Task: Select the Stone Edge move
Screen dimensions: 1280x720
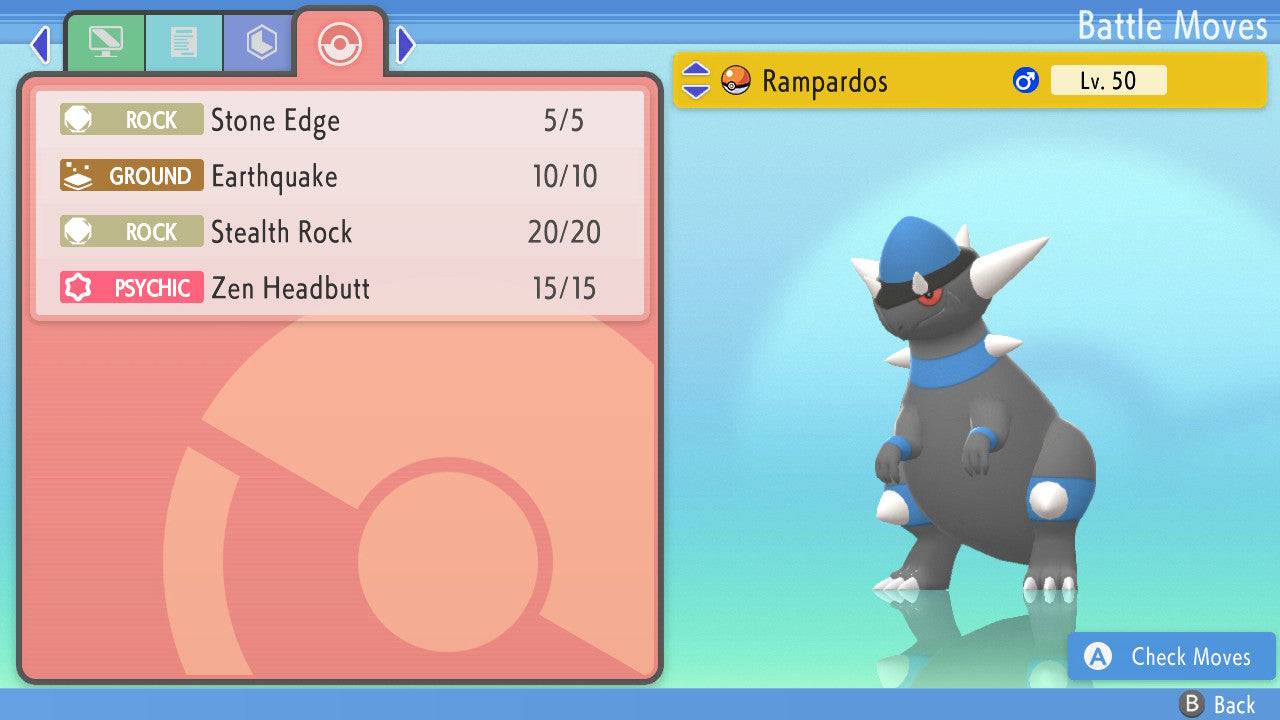Action: (340, 121)
